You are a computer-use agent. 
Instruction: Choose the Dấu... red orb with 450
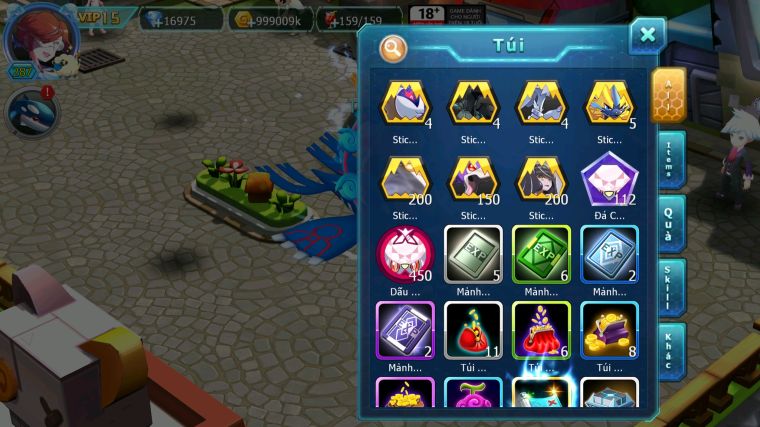tap(403, 254)
